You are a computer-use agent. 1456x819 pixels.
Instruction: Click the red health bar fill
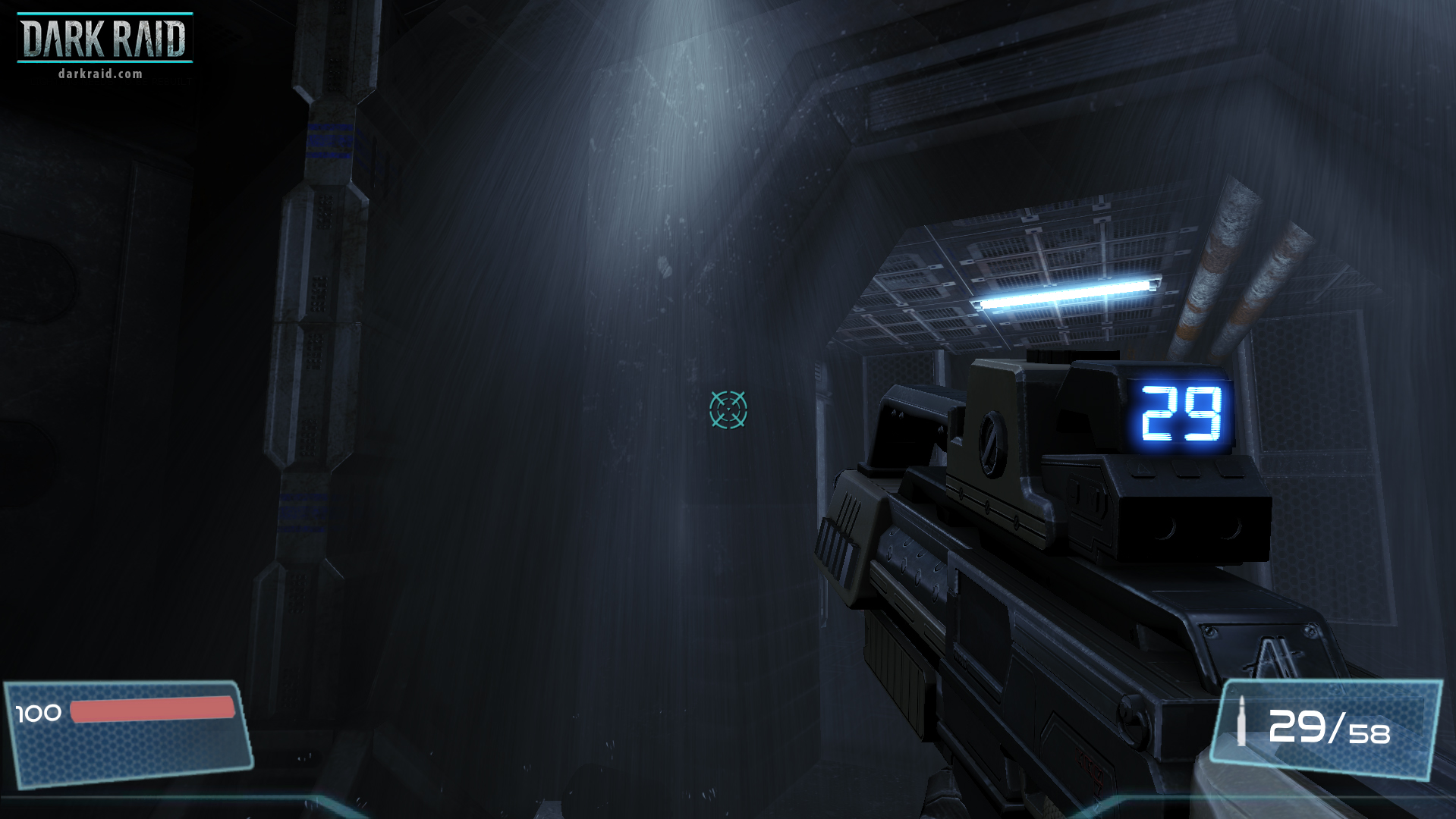click(150, 710)
